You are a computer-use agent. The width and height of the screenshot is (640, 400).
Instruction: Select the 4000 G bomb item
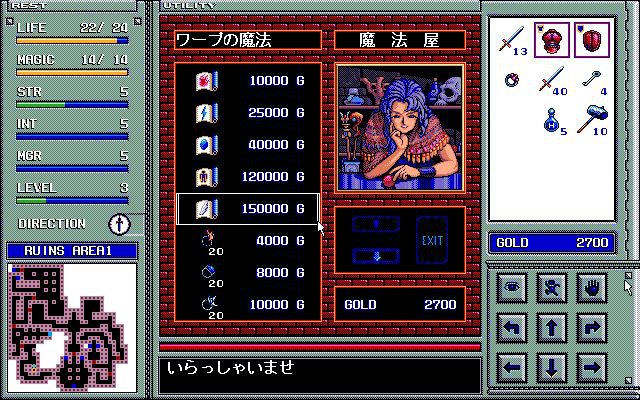(x=247, y=240)
